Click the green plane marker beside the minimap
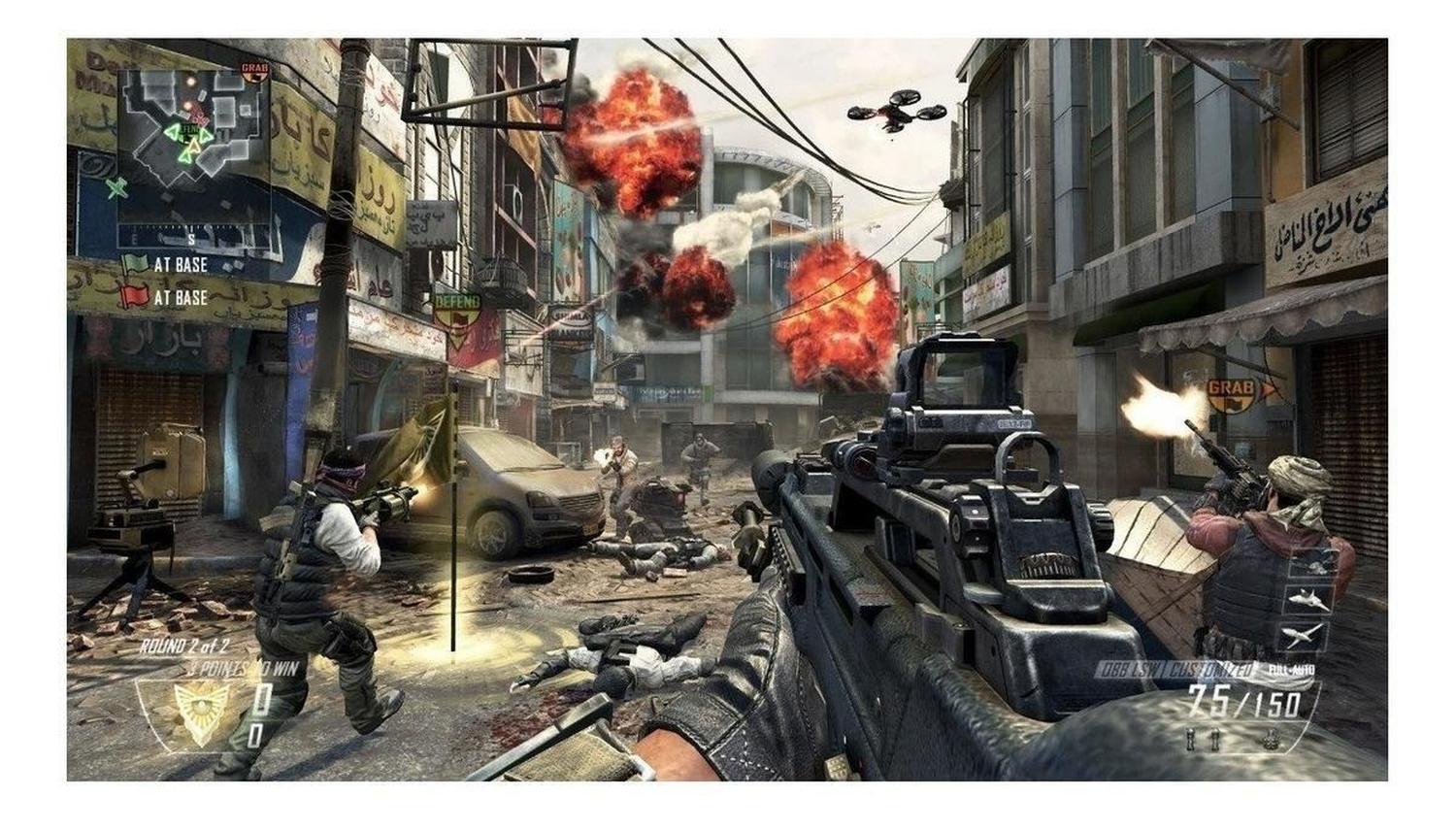Viewport: 1456px width, 830px height. pos(116,187)
